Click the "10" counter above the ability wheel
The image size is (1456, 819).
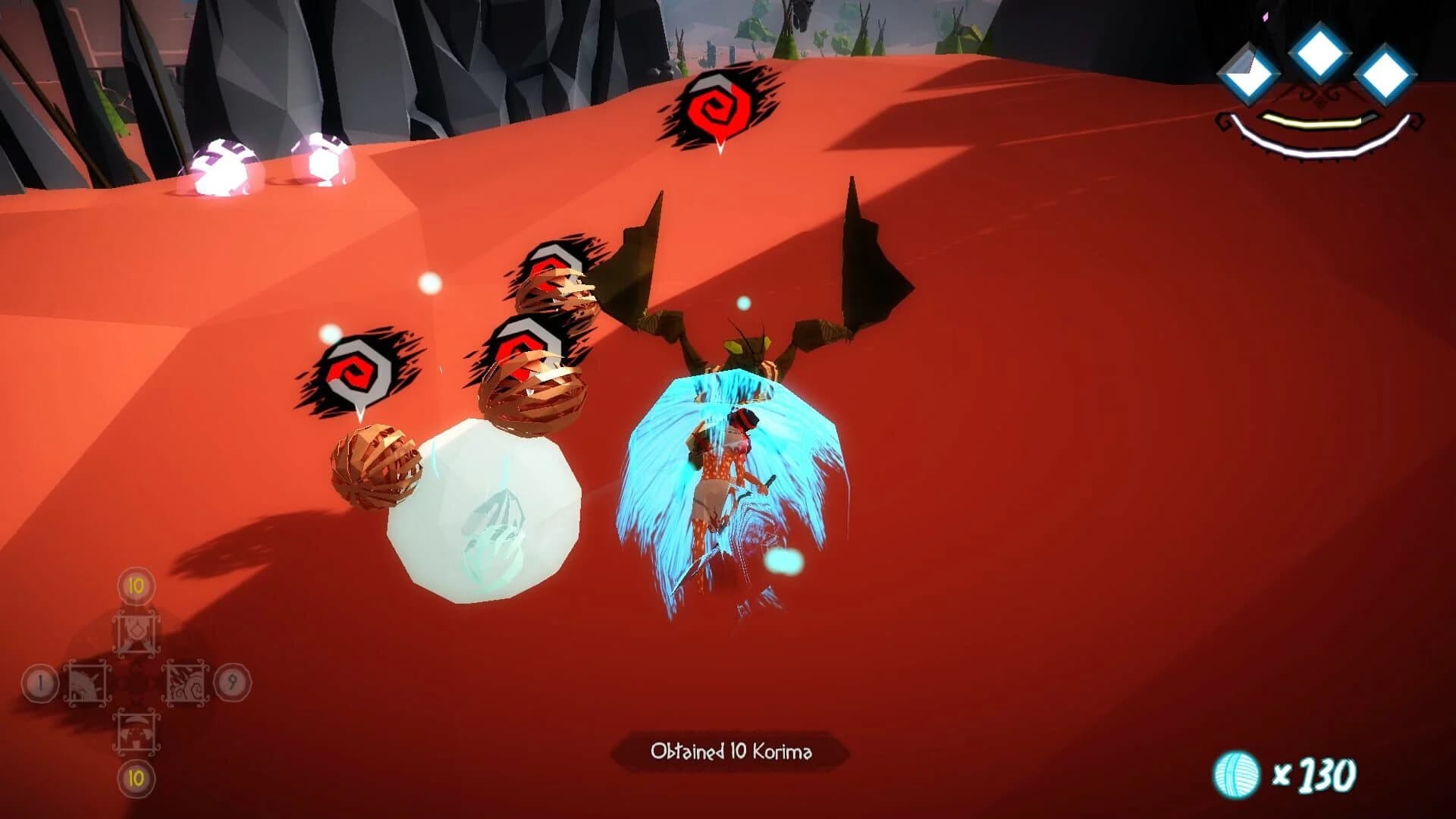coord(135,586)
